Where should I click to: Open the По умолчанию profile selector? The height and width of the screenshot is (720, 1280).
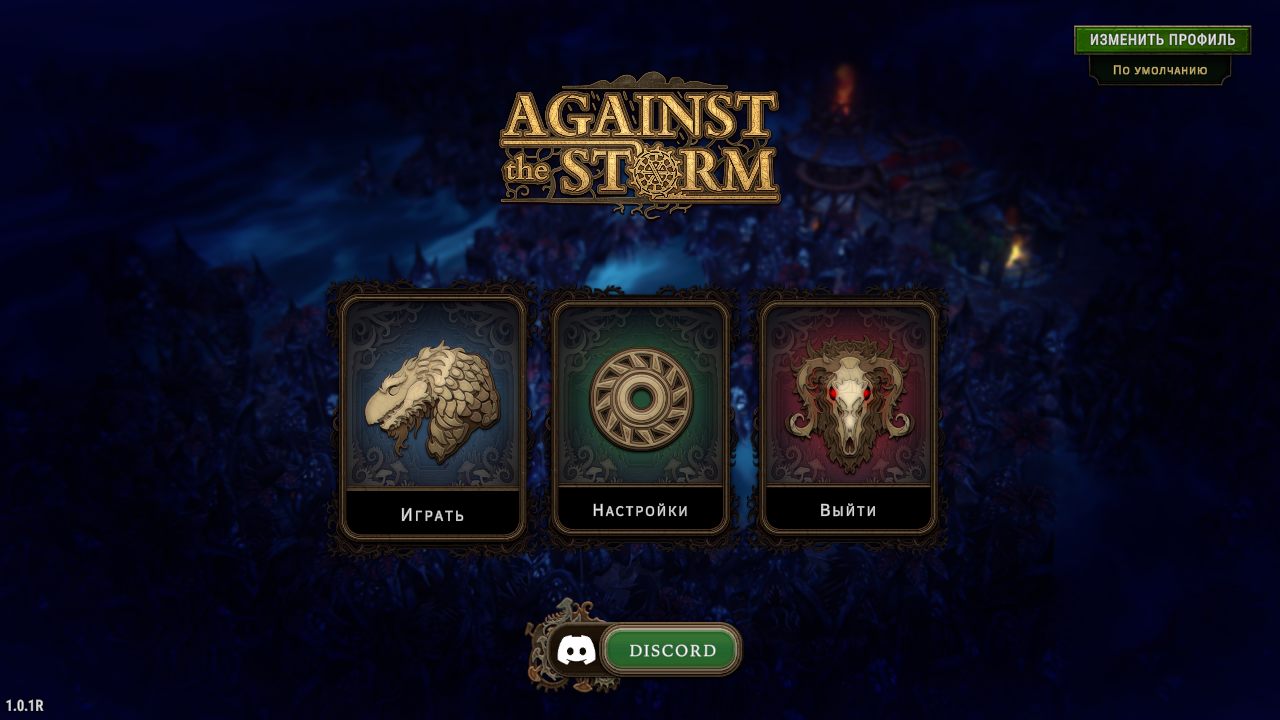pos(1160,71)
